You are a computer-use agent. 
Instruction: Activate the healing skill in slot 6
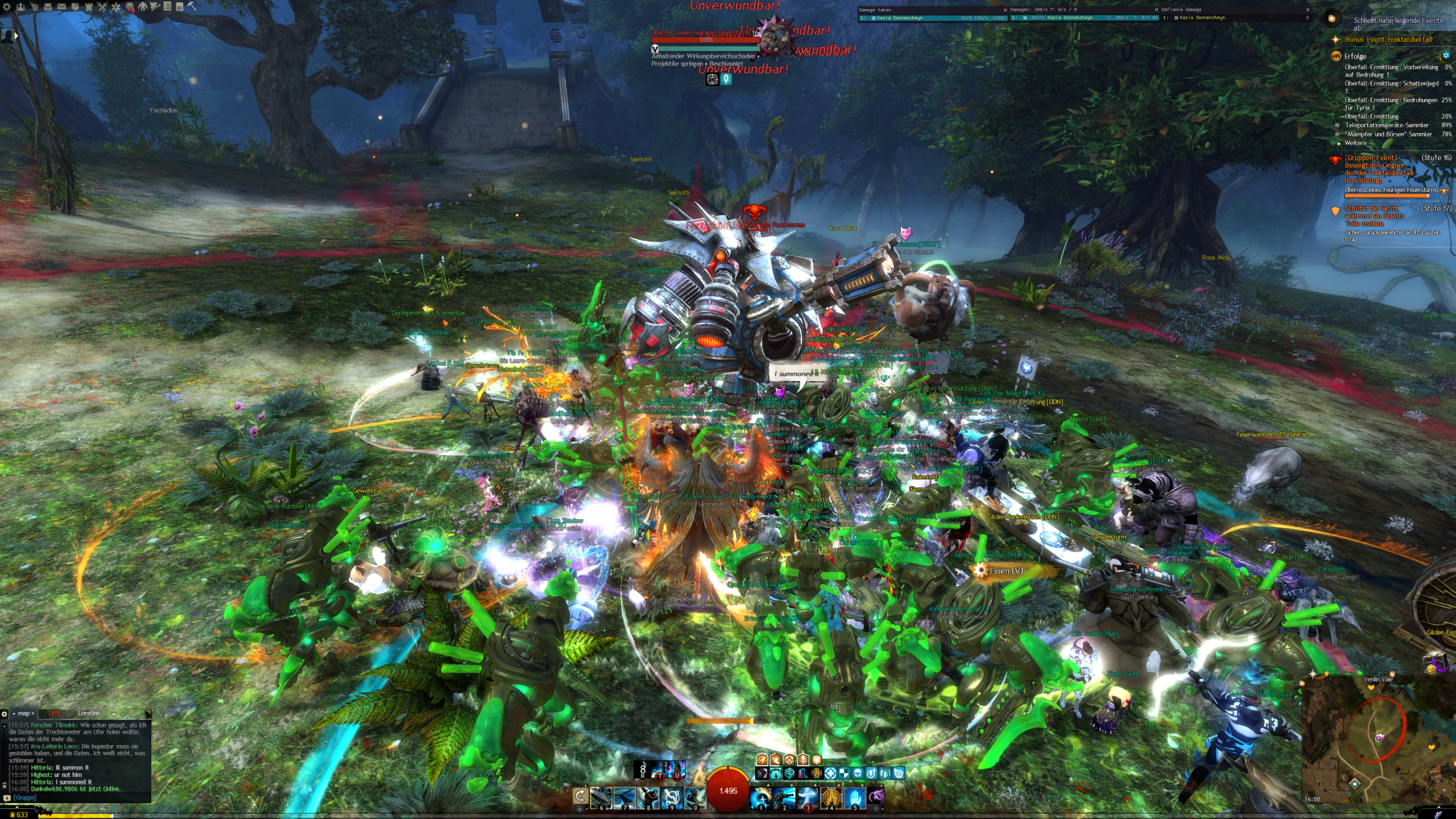point(601,797)
